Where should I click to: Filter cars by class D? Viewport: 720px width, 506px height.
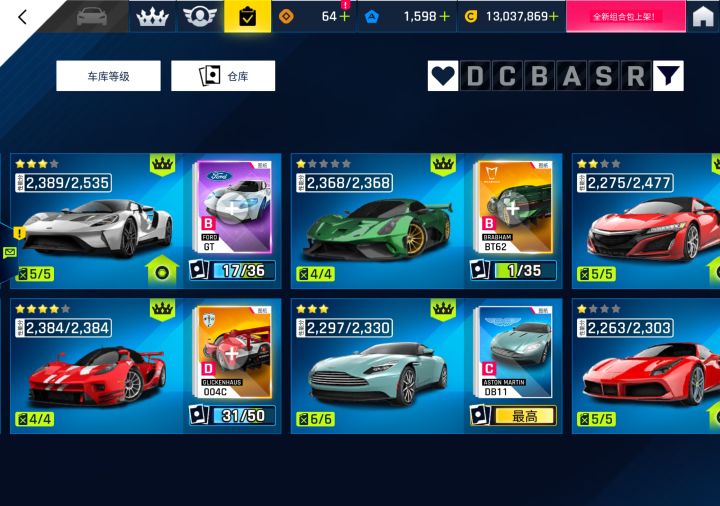(475, 76)
